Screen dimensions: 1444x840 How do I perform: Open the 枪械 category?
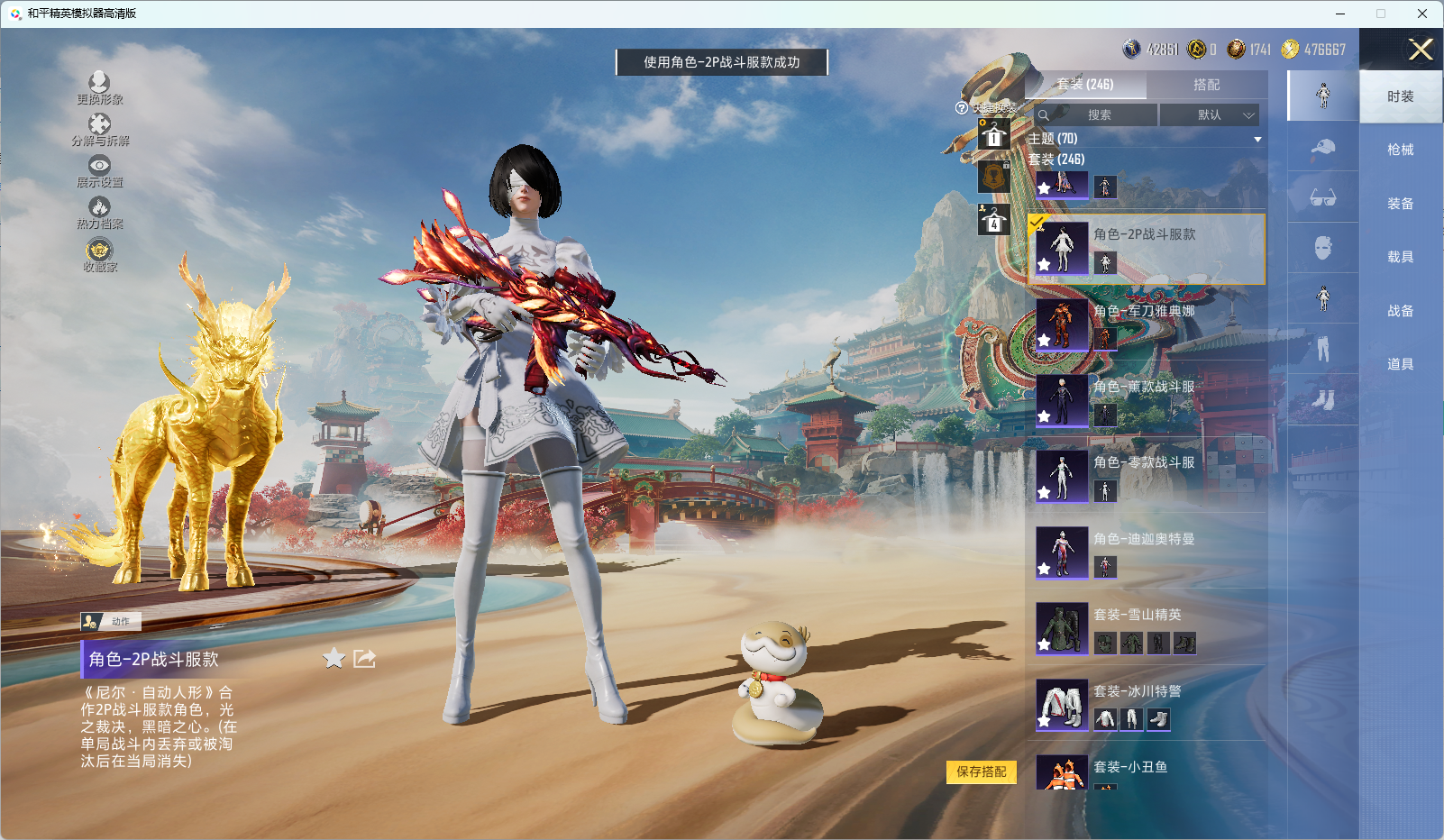point(1400,150)
